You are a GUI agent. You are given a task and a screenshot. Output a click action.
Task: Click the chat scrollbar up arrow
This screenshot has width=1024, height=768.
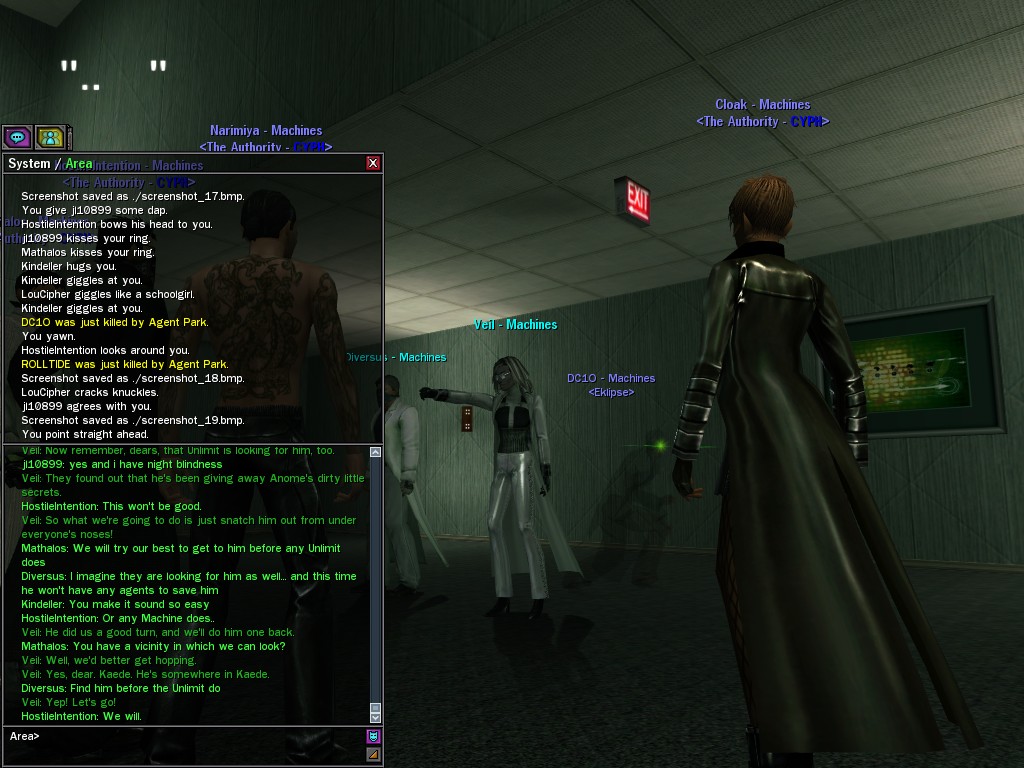(x=376, y=452)
